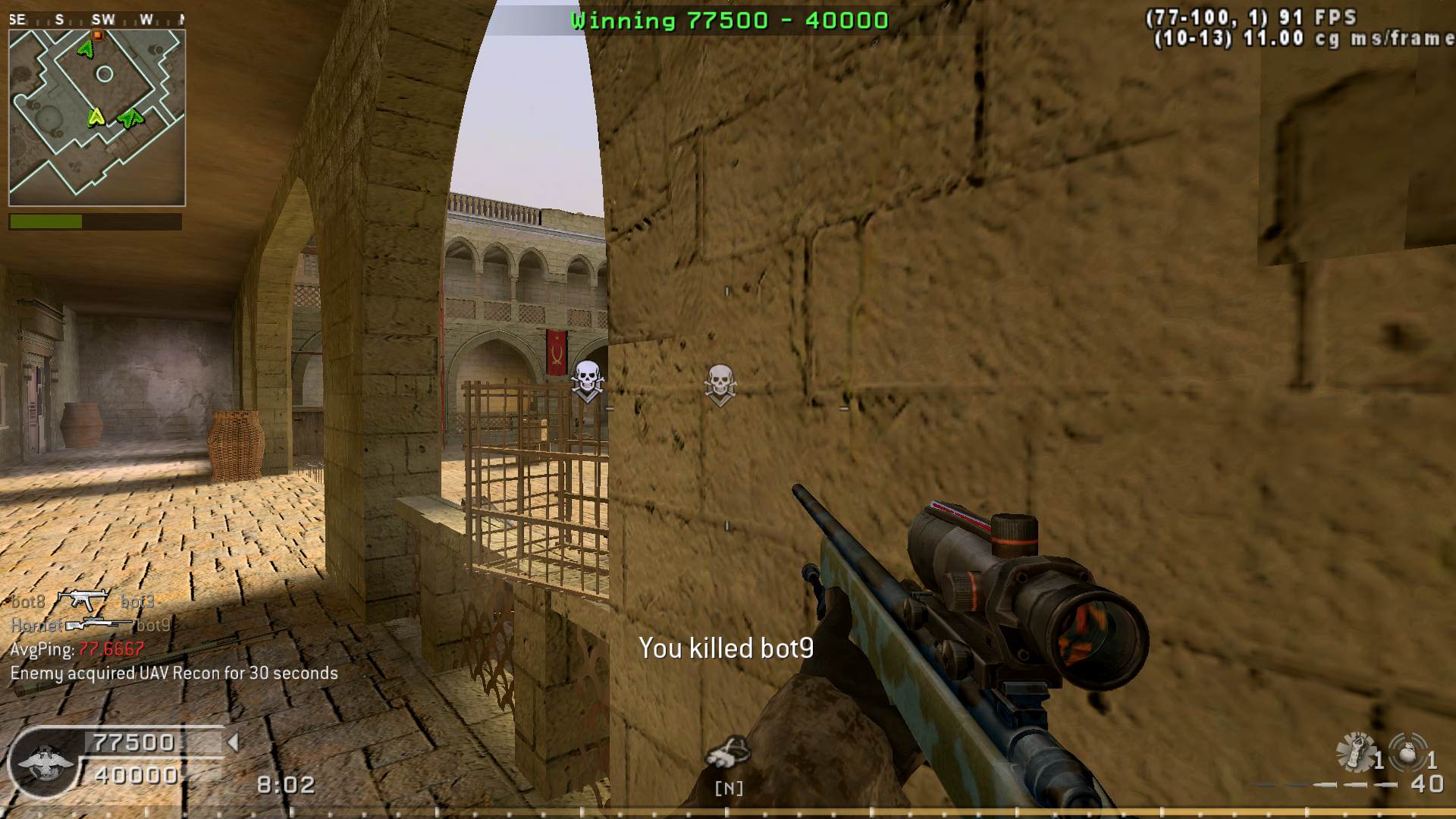The width and height of the screenshot is (1456, 819).
Task: Select the special grenade icon
Action: coord(1356,752)
